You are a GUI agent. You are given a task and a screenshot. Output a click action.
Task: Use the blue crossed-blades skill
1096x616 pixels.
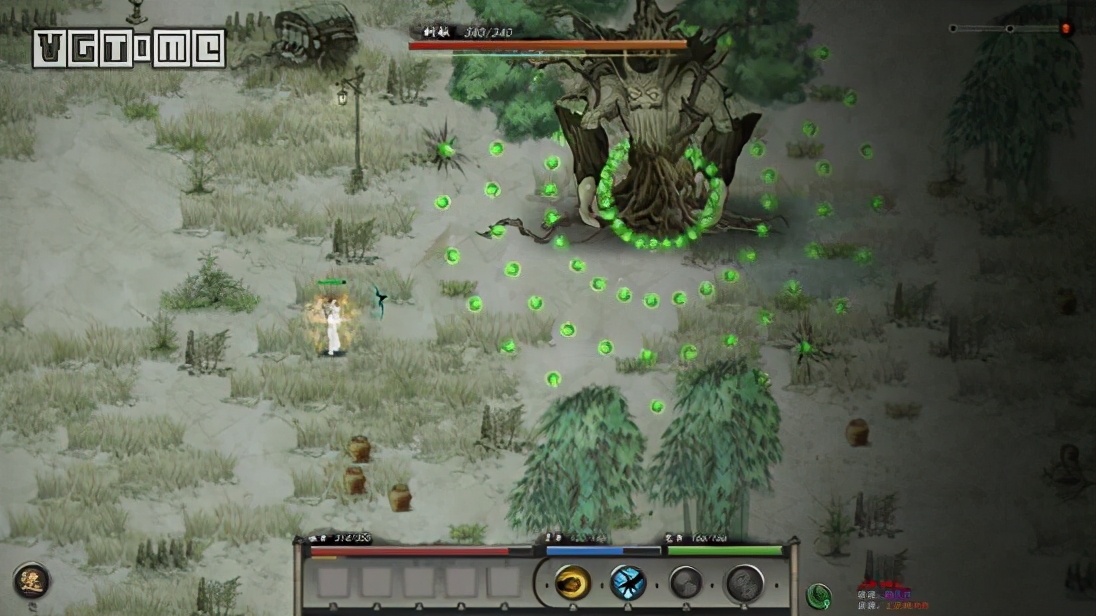click(628, 582)
